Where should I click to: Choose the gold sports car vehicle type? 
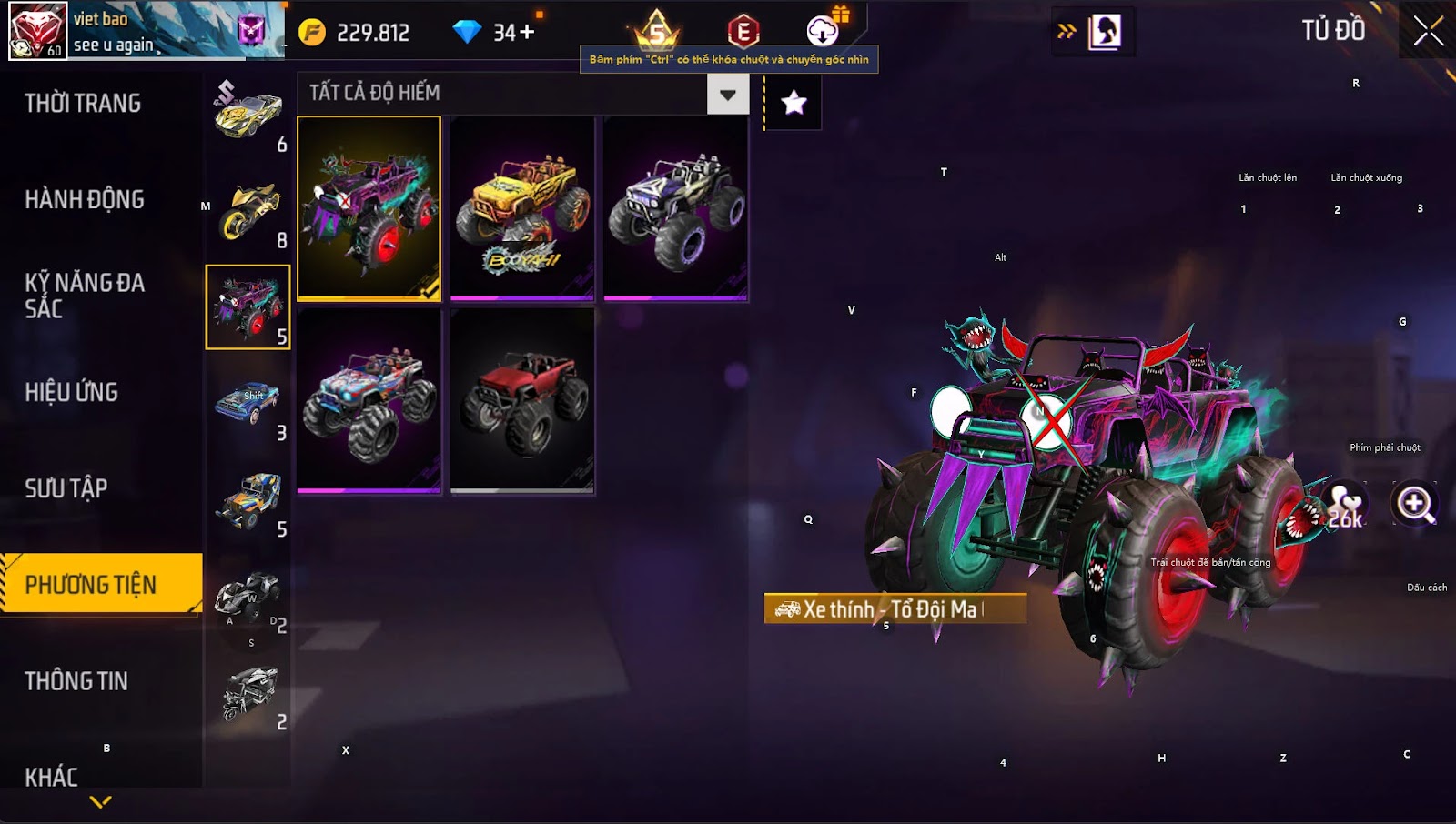248,114
